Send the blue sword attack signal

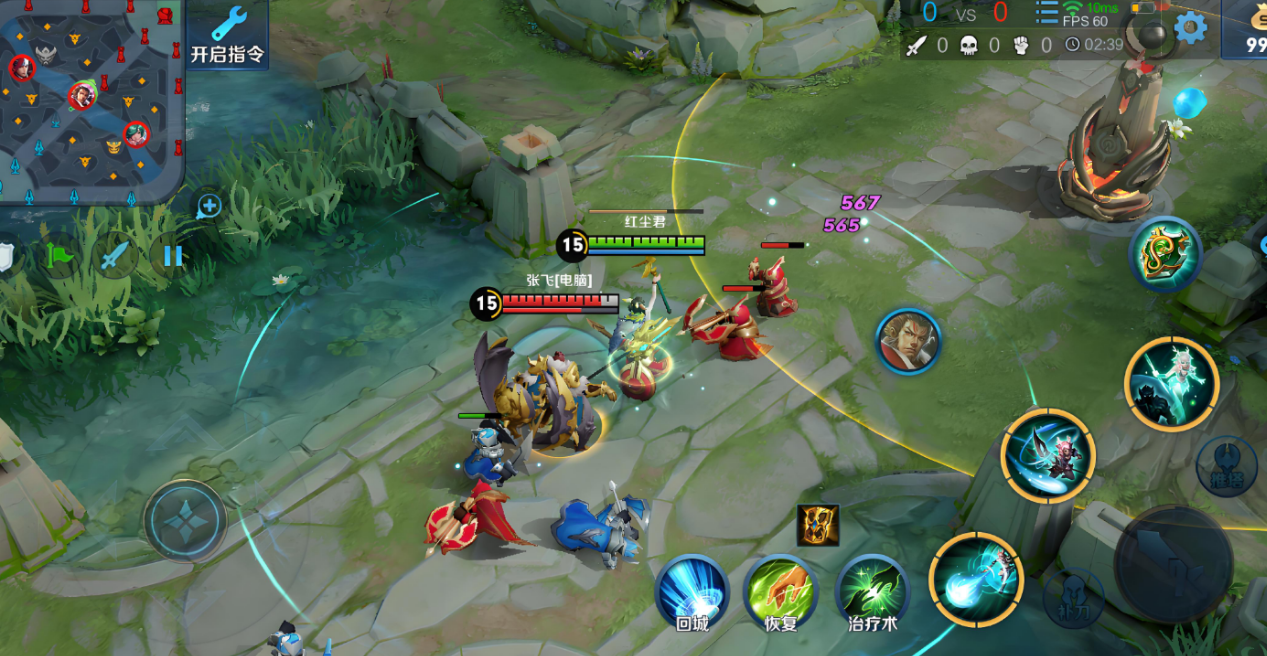click(x=115, y=256)
